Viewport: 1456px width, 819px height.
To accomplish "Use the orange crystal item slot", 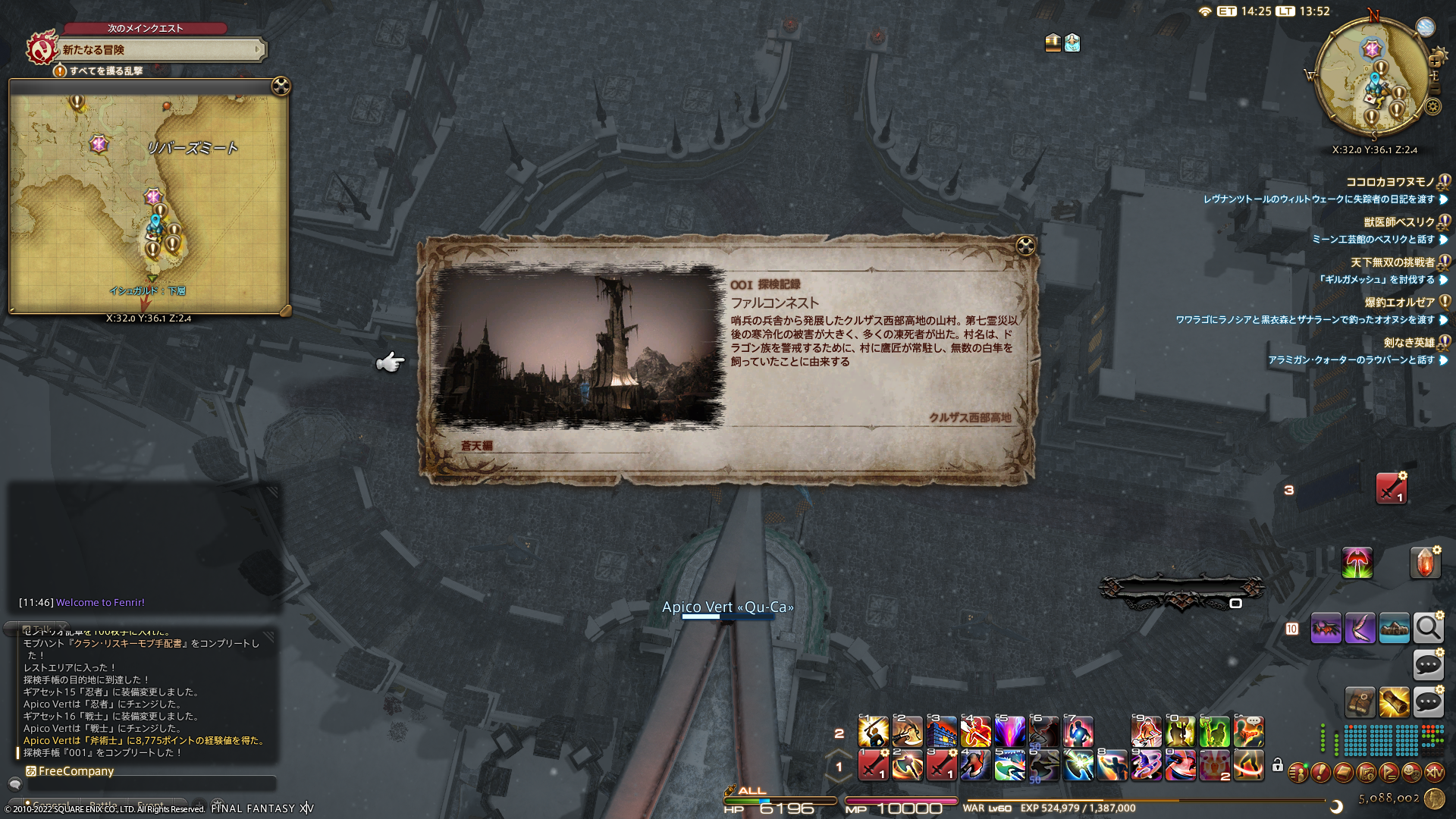I will click(x=1424, y=563).
